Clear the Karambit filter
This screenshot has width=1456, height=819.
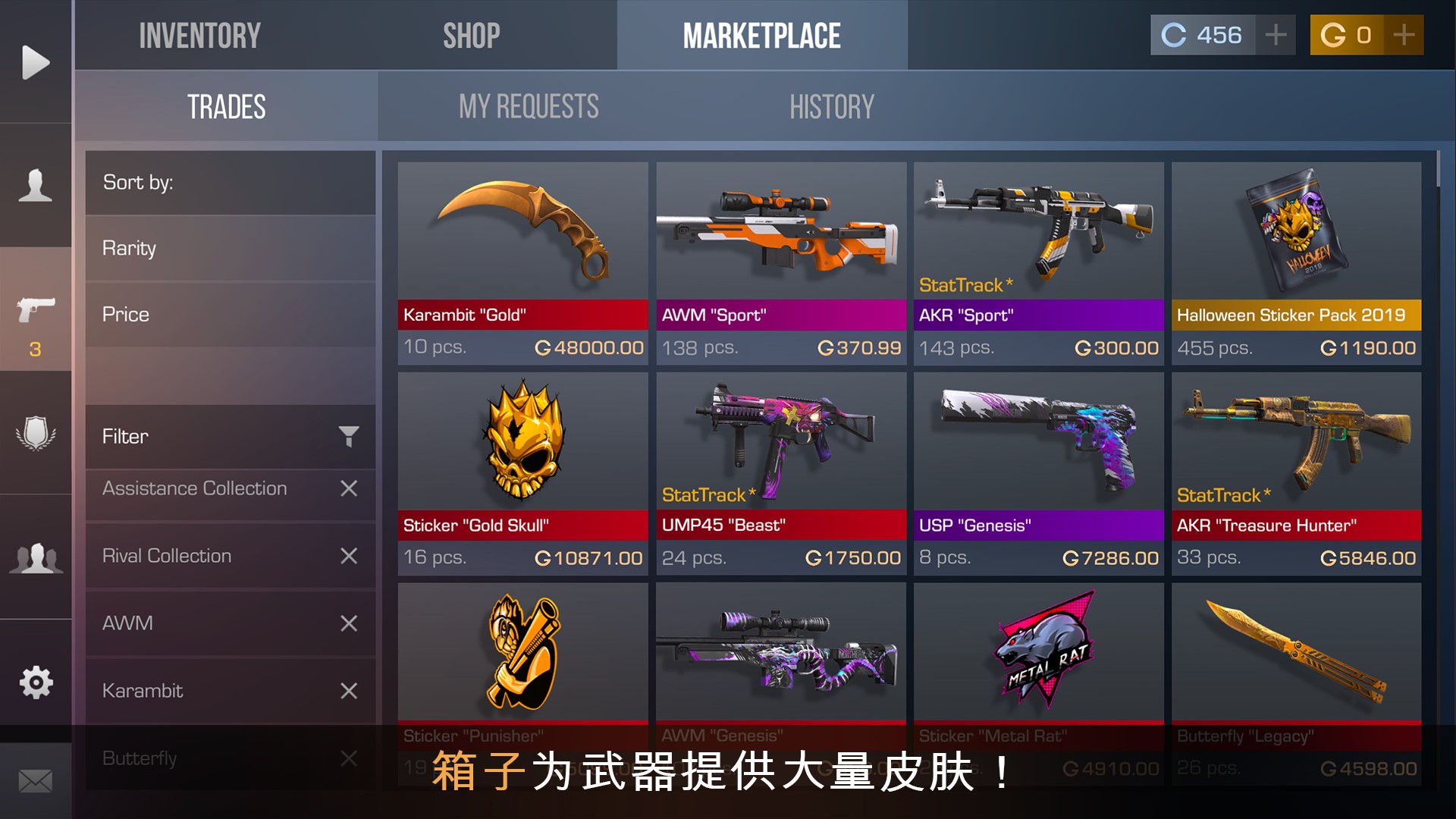(348, 691)
